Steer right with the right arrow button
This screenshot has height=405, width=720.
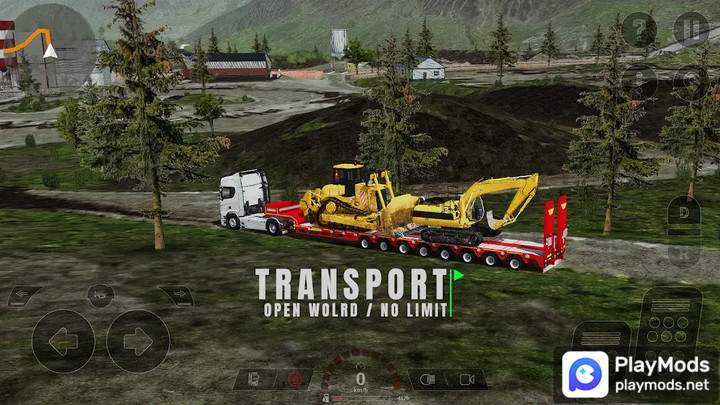138,341
